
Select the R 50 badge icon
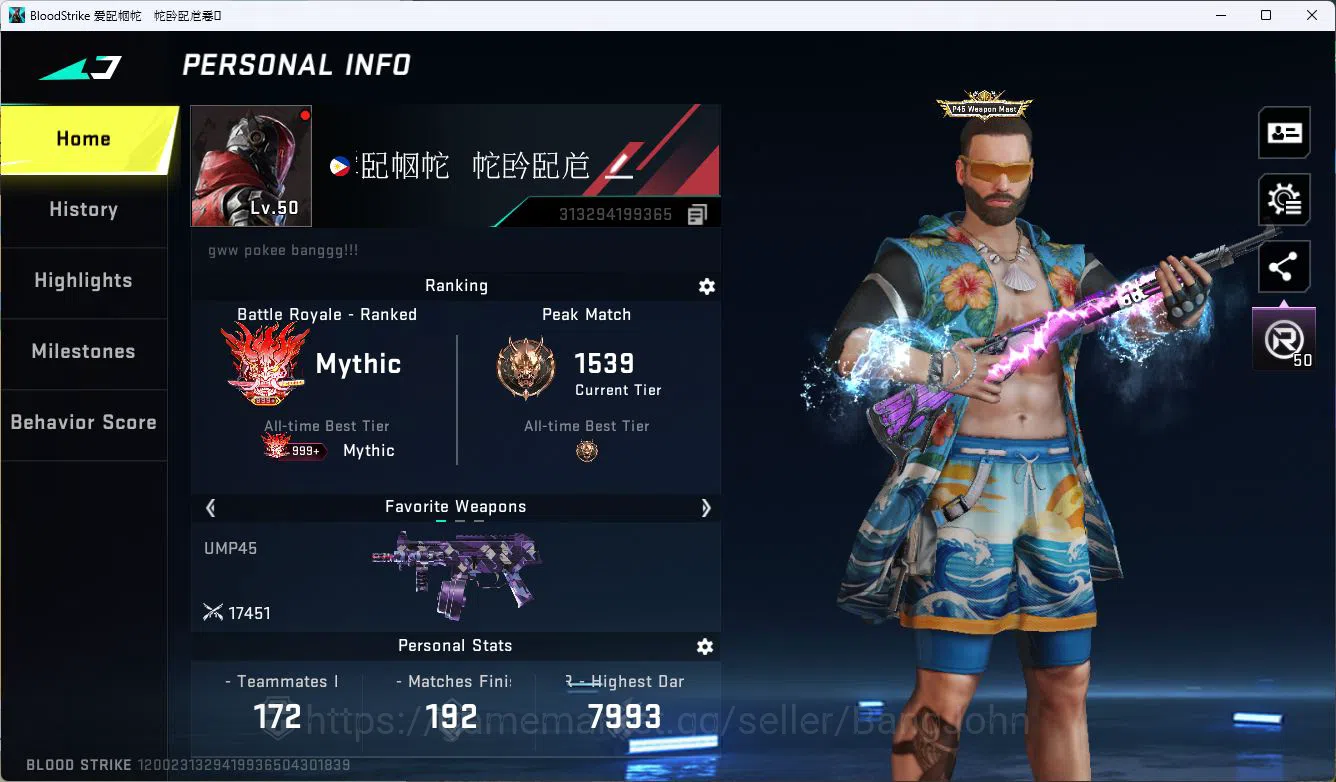1284,338
